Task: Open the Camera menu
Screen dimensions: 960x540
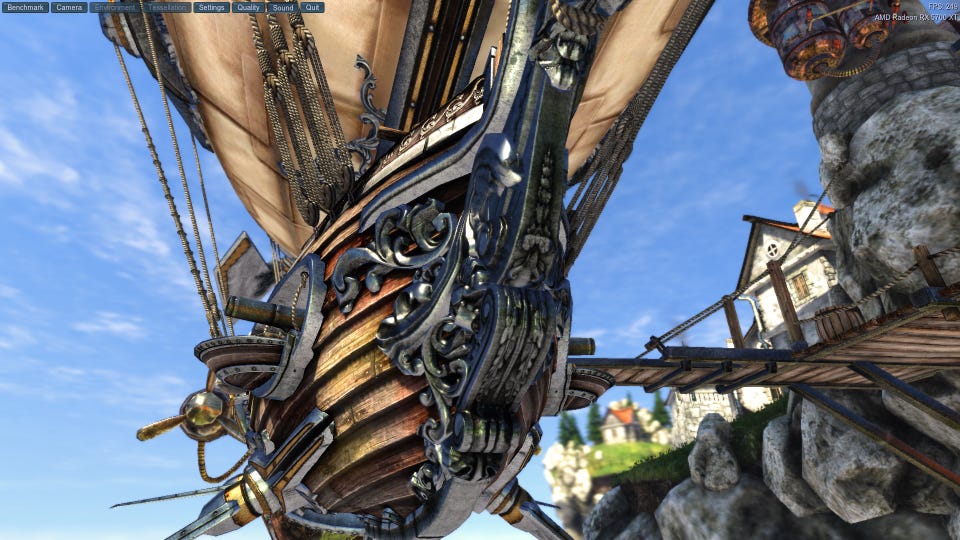Action: [x=69, y=7]
